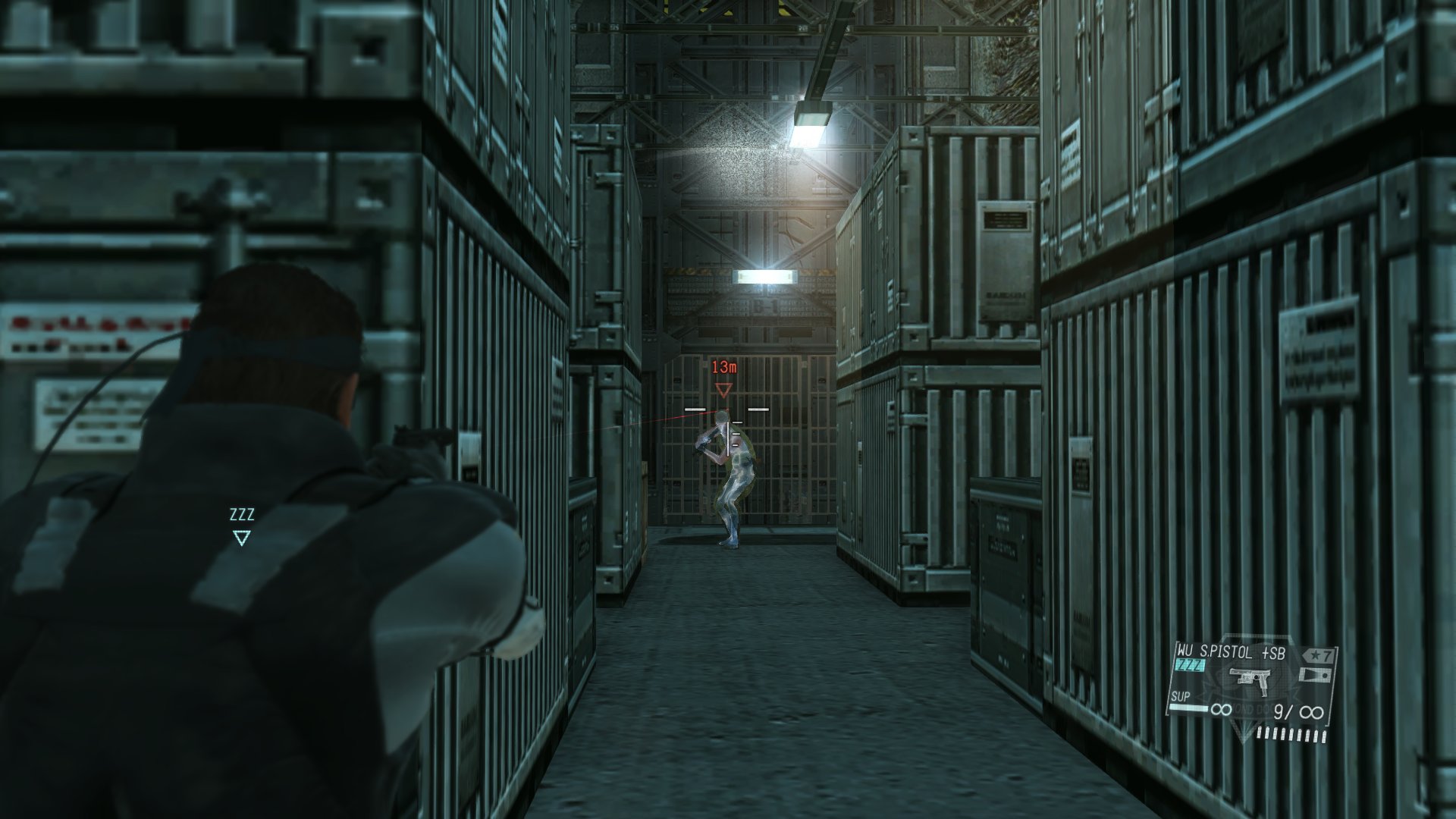Select the SUP label in the HUD

(x=1181, y=695)
